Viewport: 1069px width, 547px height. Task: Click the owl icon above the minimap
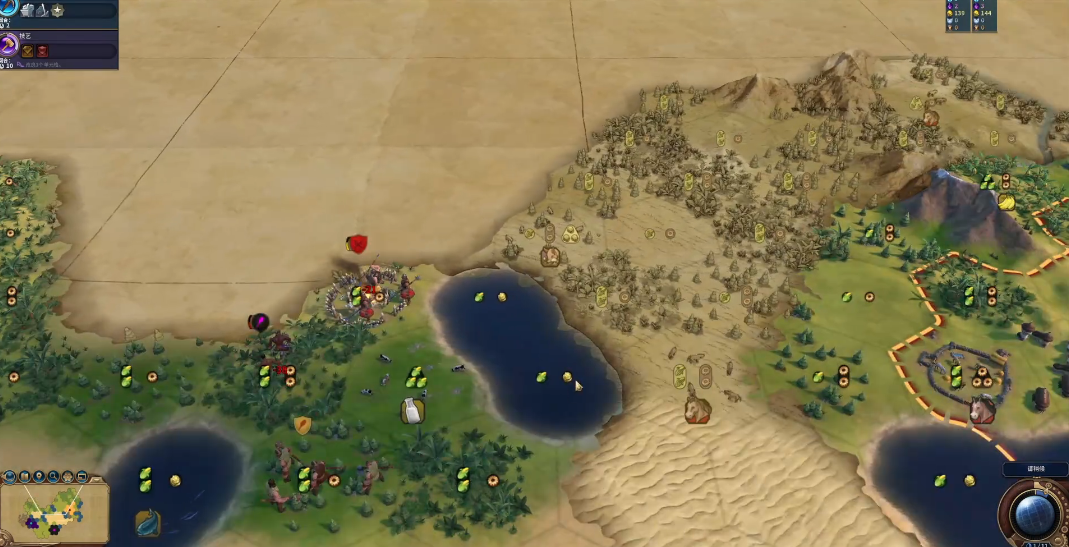point(68,477)
